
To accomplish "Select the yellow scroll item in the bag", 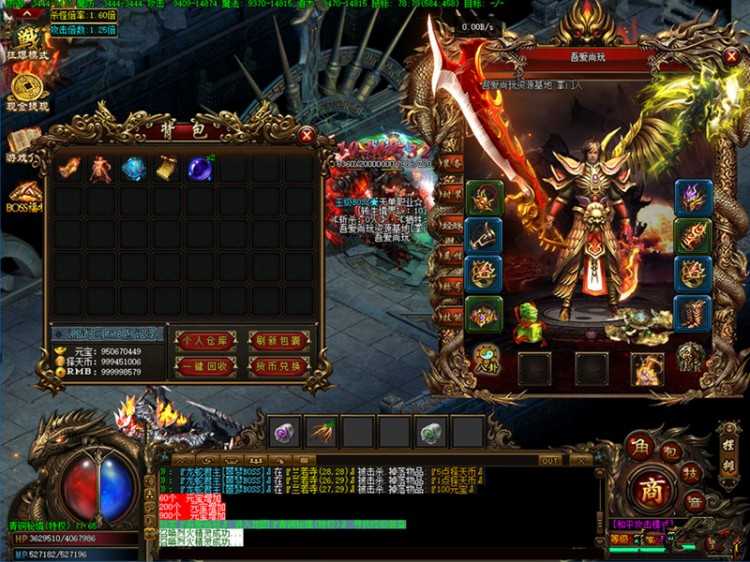I will point(166,169).
